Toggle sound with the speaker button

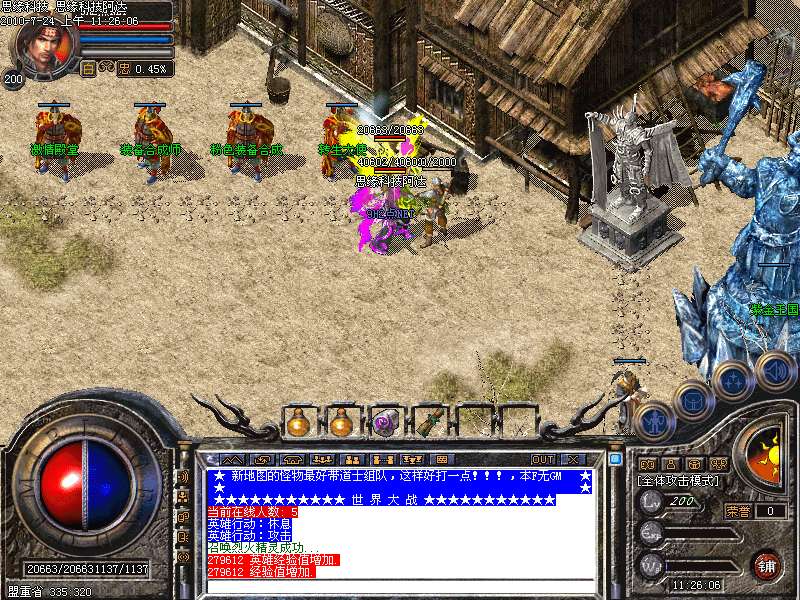click(x=775, y=369)
